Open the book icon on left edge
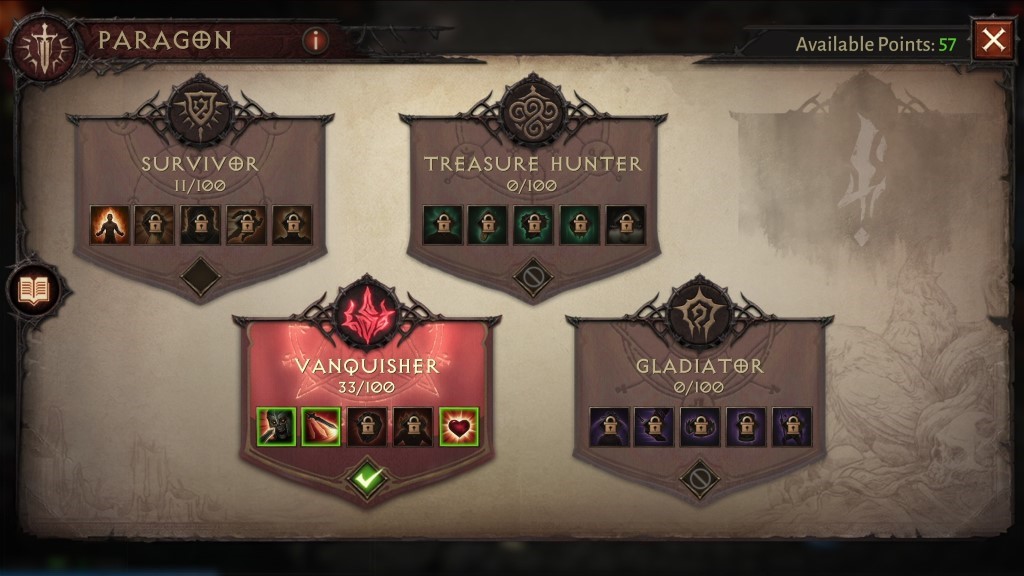The width and height of the screenshot is (1024, 576). (34, 291)
